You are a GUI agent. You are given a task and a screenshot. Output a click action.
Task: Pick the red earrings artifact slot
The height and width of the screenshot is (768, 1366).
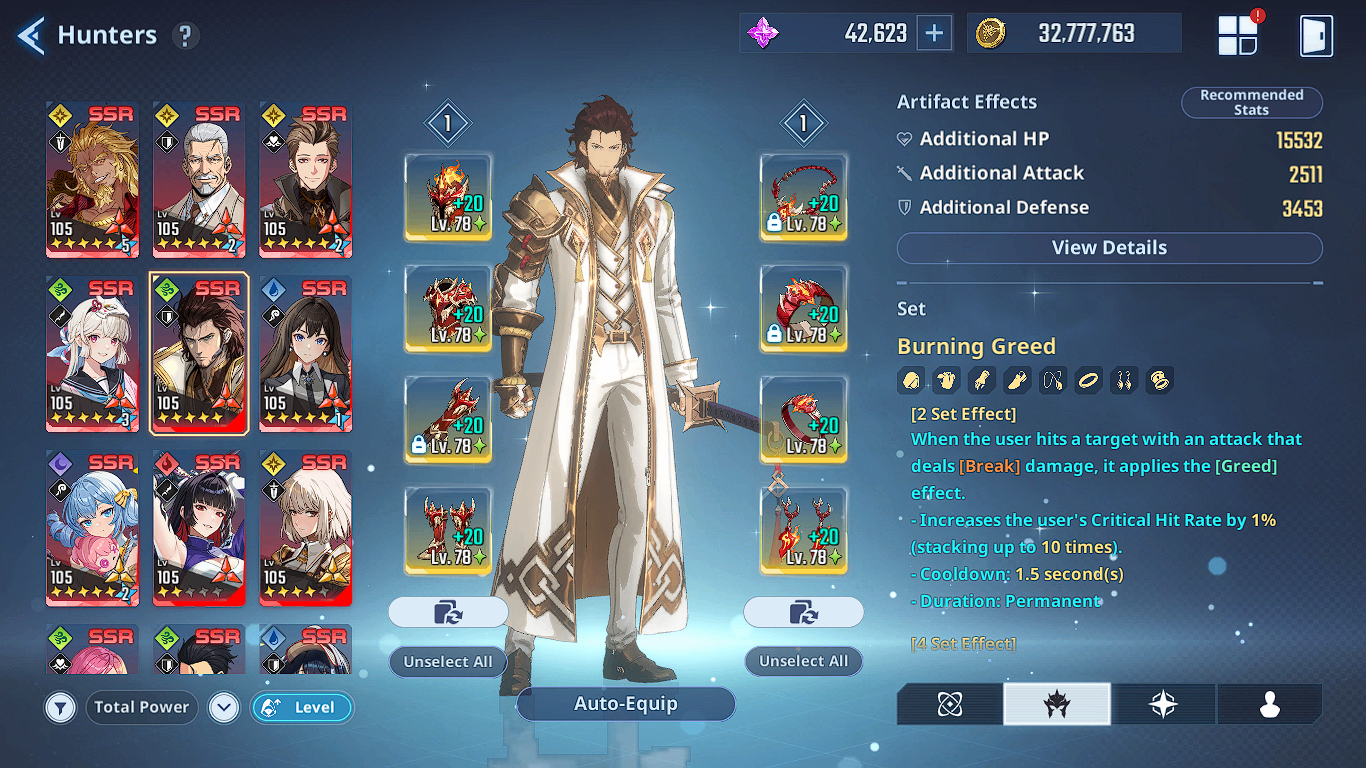(803, 530)
